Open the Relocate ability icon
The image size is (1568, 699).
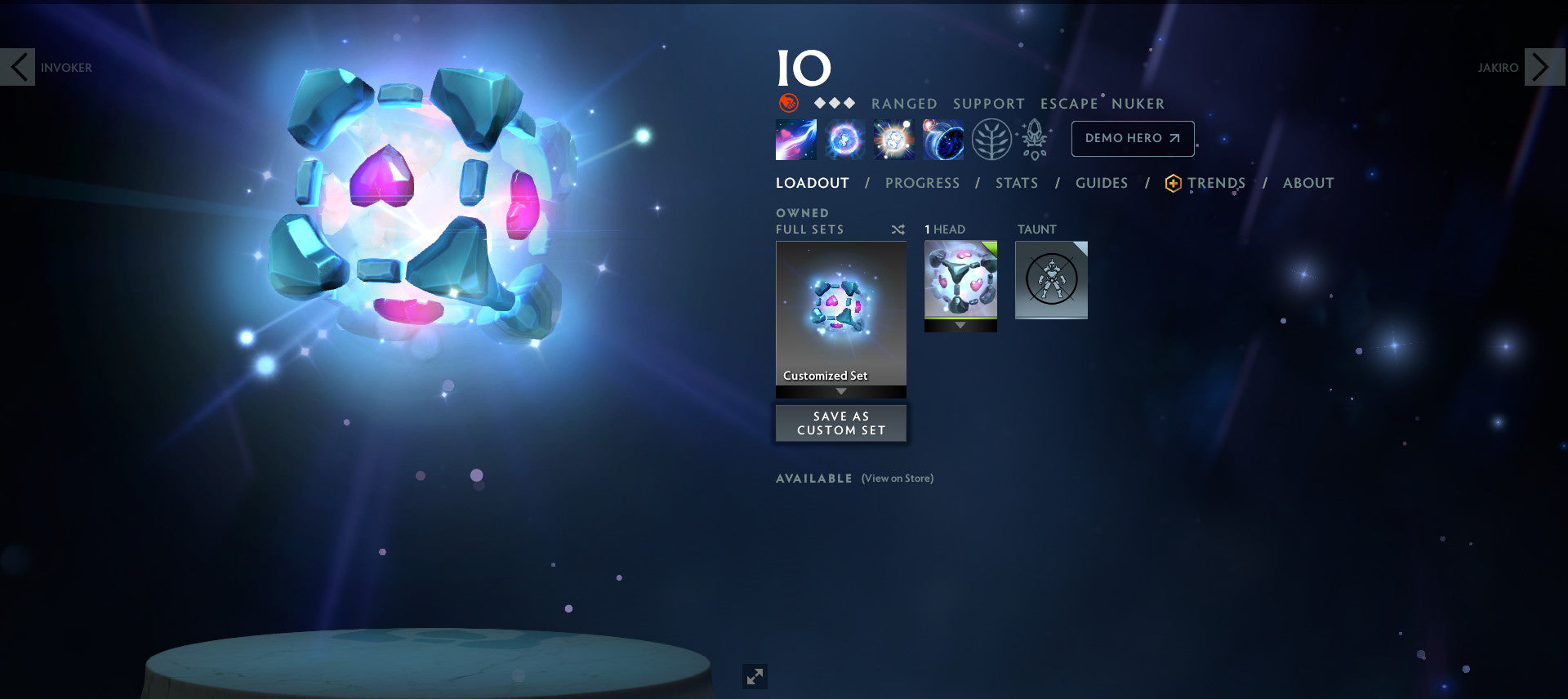943,139
